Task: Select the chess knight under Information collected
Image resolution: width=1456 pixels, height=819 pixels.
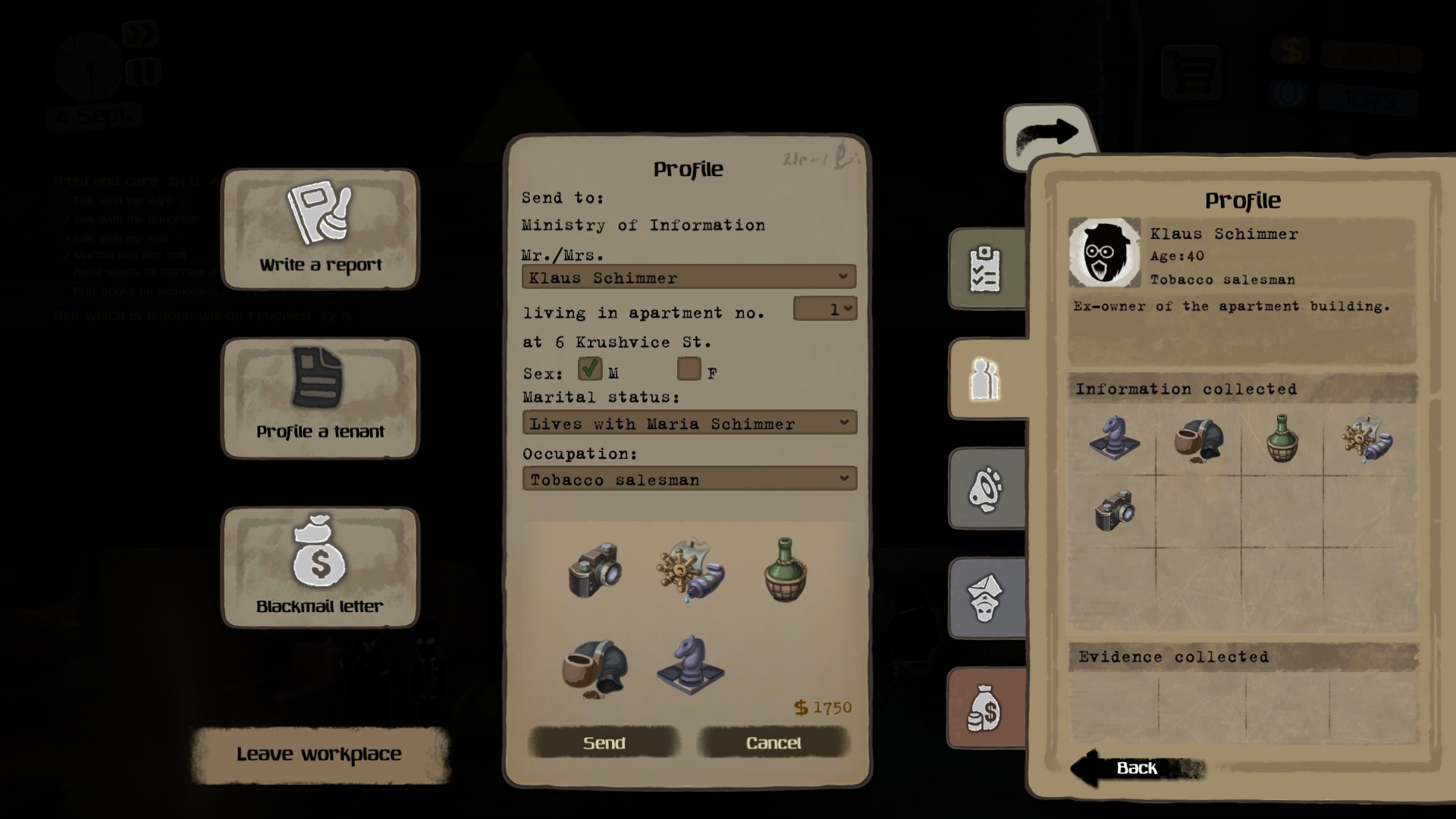Action: [x=1113, y=438]
